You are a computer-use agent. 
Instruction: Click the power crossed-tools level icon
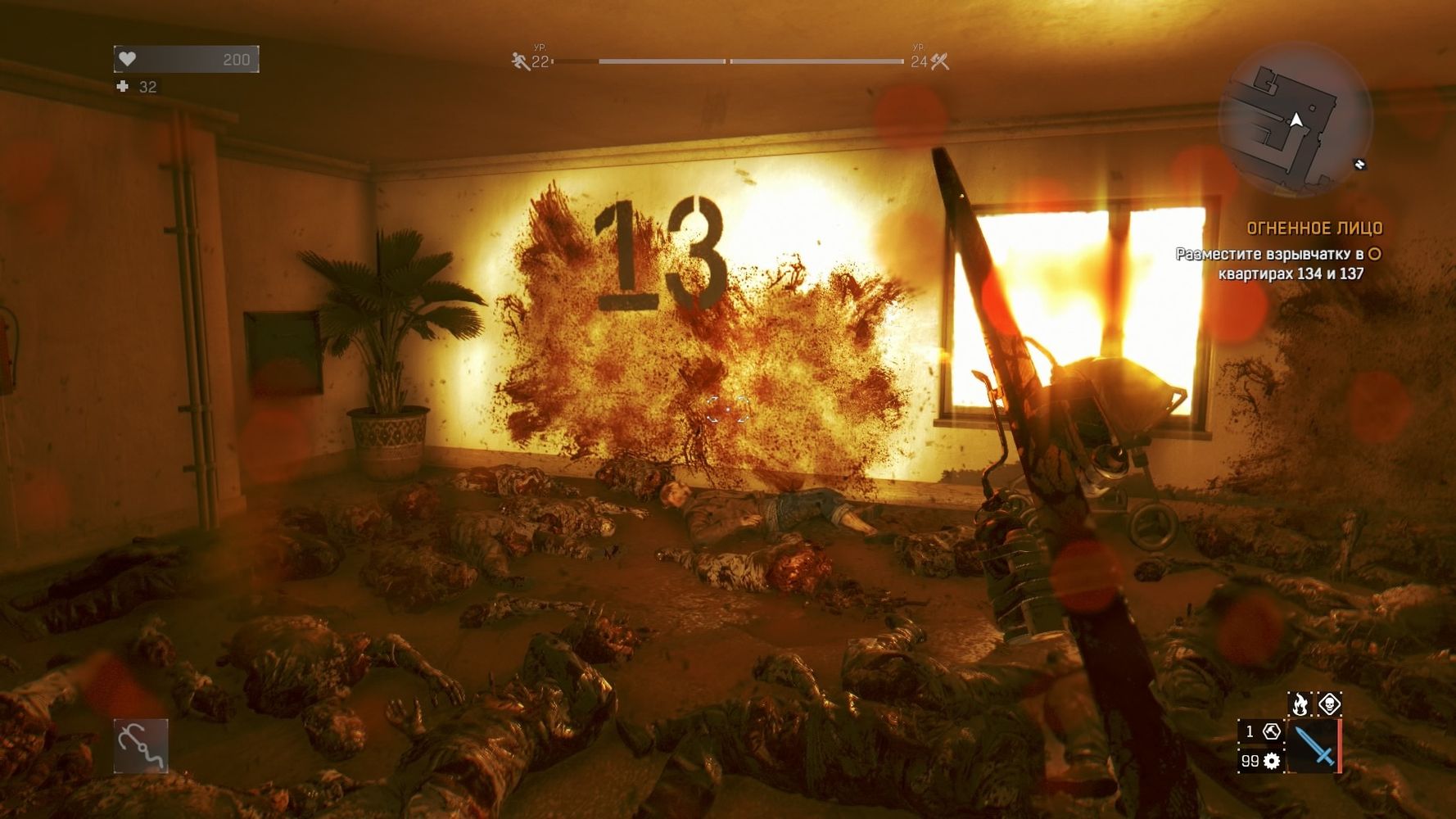click(x=939, y=61)
